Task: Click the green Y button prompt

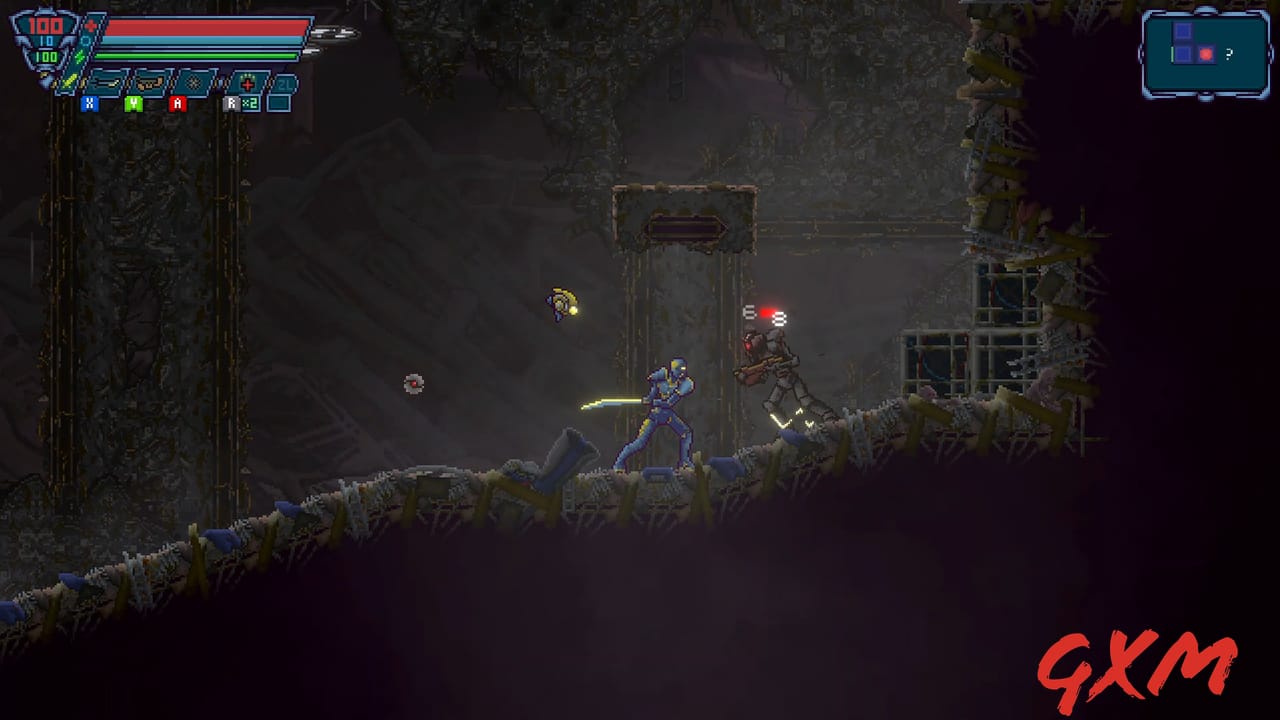Action: [x=134, y=104]
